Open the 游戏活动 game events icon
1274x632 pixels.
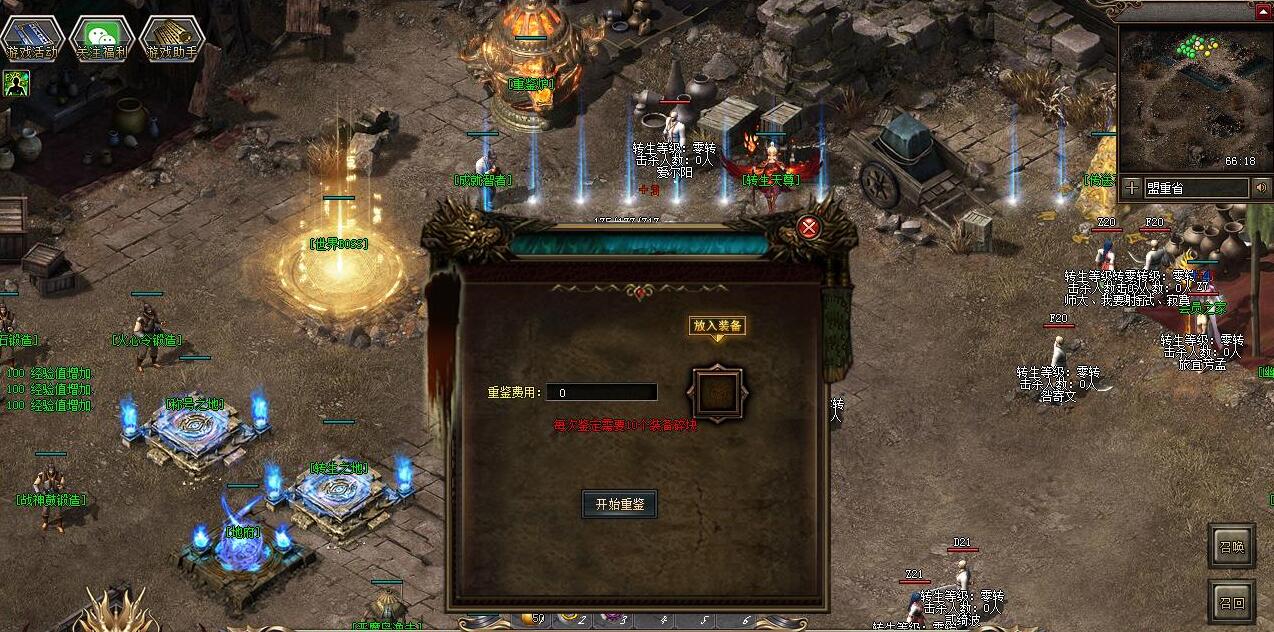[32, 39]
